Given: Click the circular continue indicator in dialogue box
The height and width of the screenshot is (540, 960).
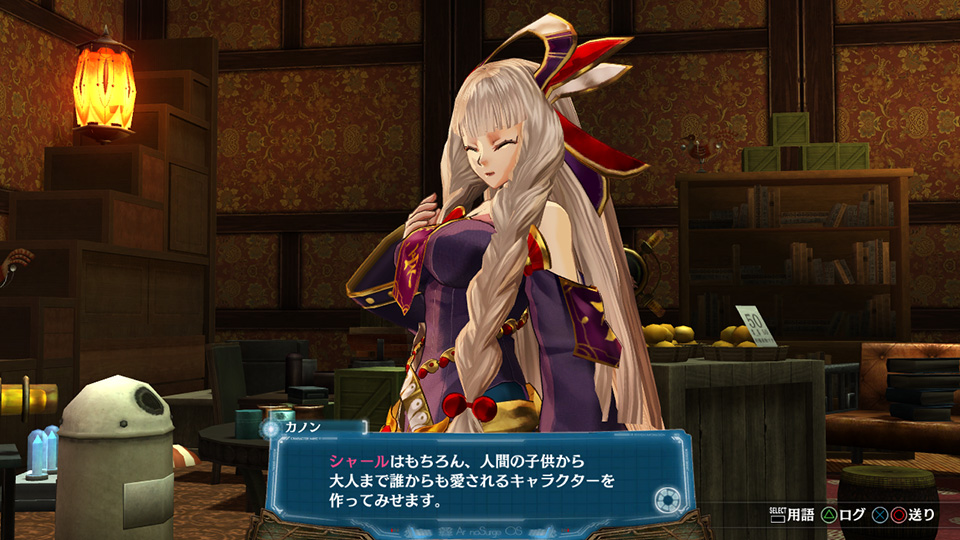Looking at the screenshot, I should [666, 499].
